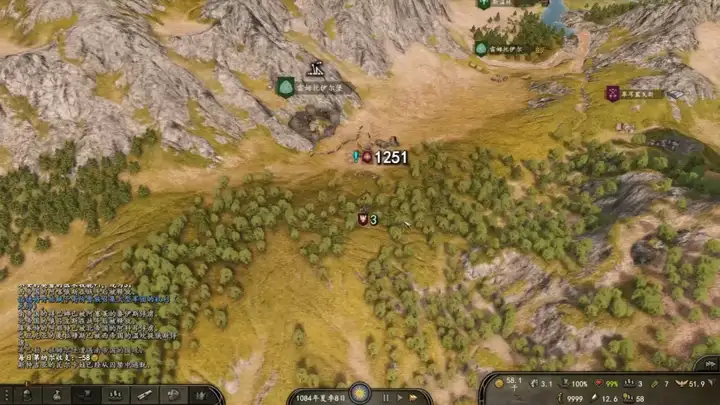
Task: Open the three-dot game menu button
Action: pyautogui.click(x=9, y=396)
